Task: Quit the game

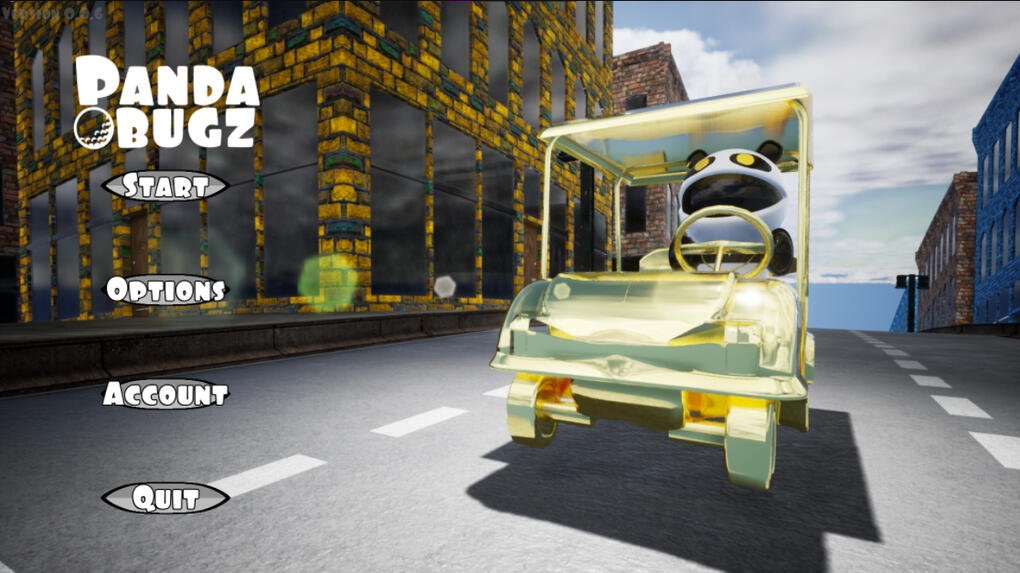Action: 166,498
